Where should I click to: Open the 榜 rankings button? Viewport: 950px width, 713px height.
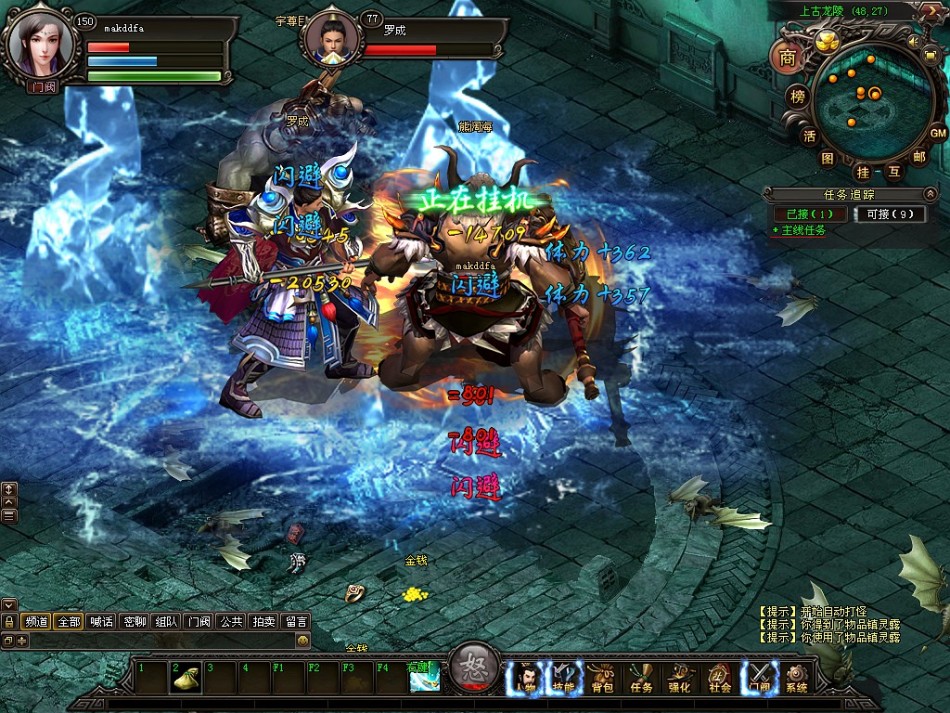tap(797, 97)
